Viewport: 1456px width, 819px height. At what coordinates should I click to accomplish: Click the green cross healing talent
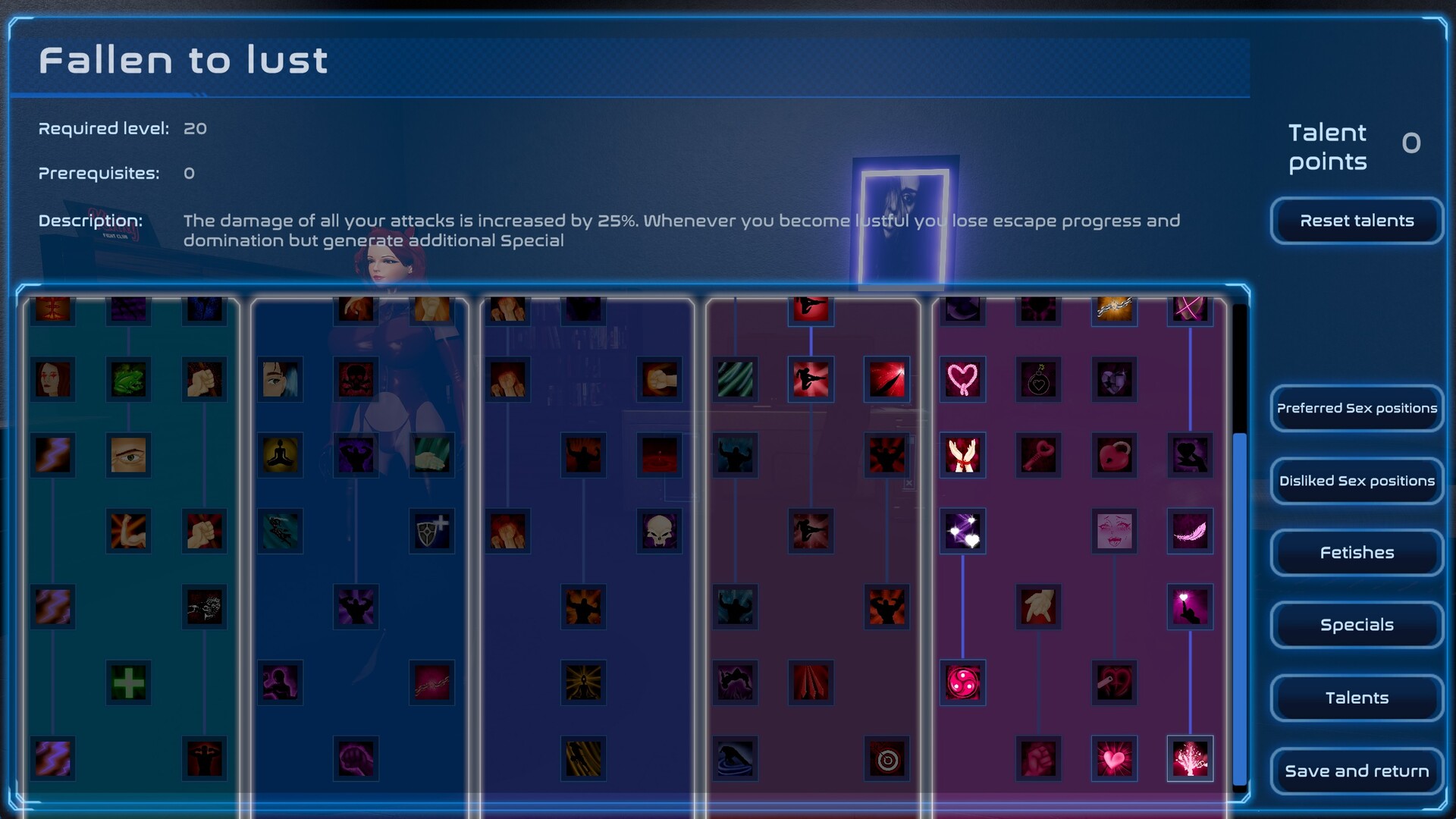point(129,681)
